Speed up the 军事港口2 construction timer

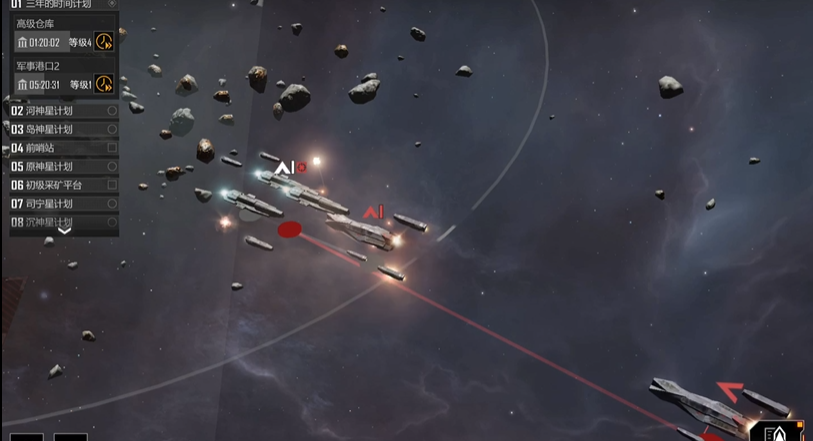[104, 84]
